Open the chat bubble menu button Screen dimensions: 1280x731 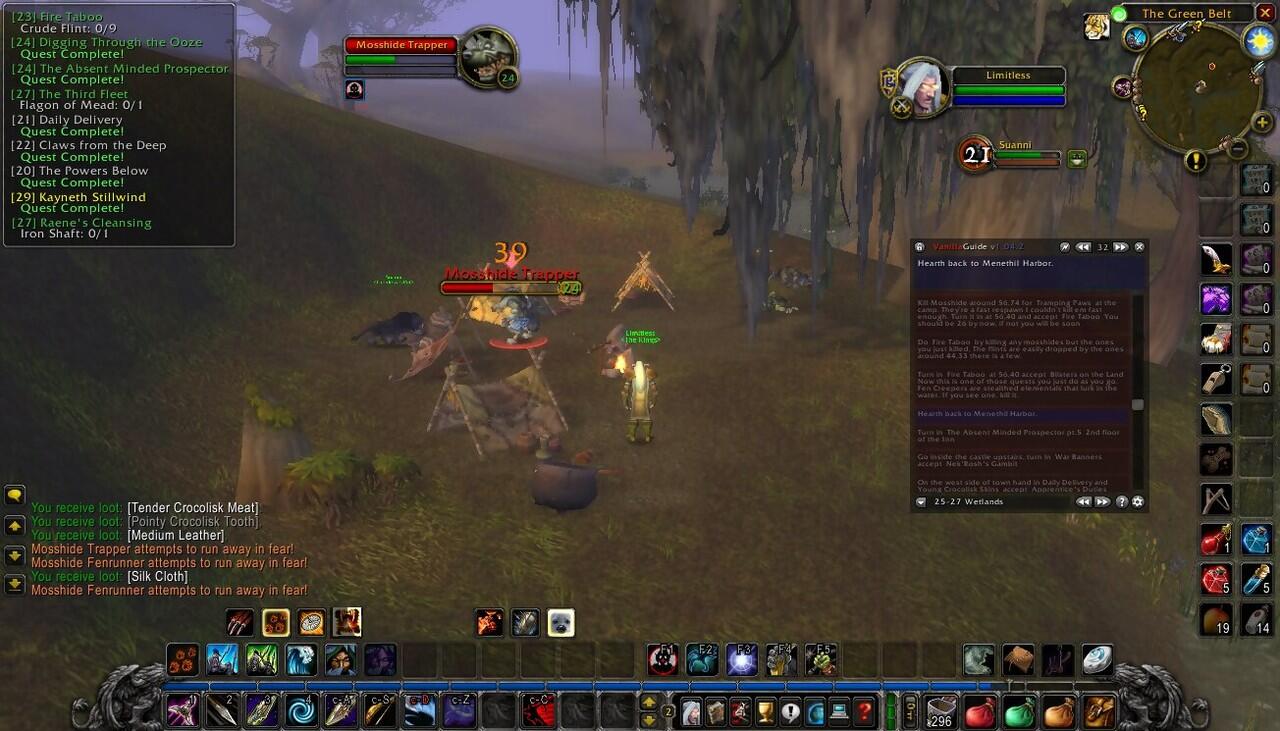tap(15, 495)
